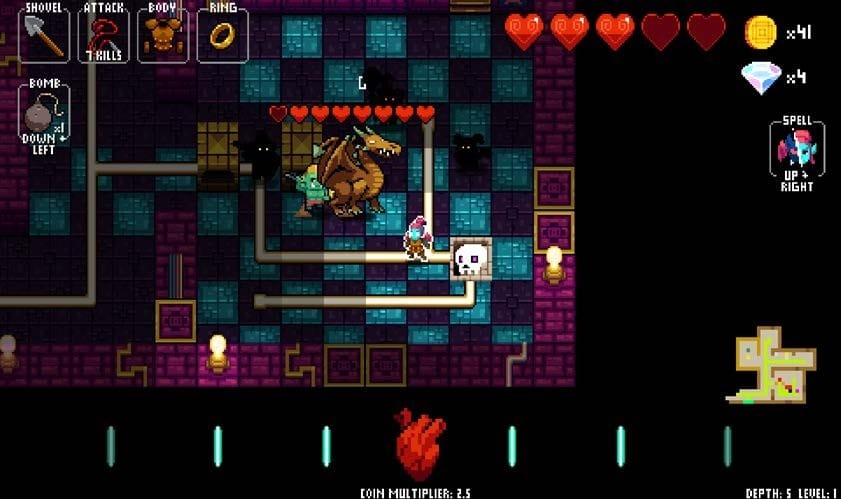Select the Shovel equipment slot

pyautogui.click(x=44, y=34)
